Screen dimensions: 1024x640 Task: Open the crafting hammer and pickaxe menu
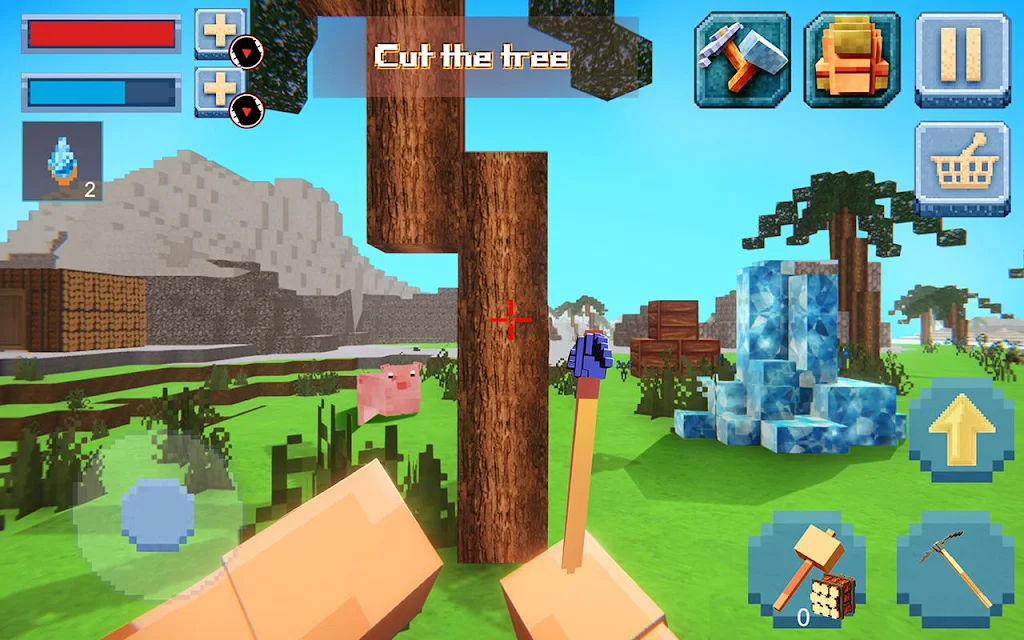click(742, 59)
